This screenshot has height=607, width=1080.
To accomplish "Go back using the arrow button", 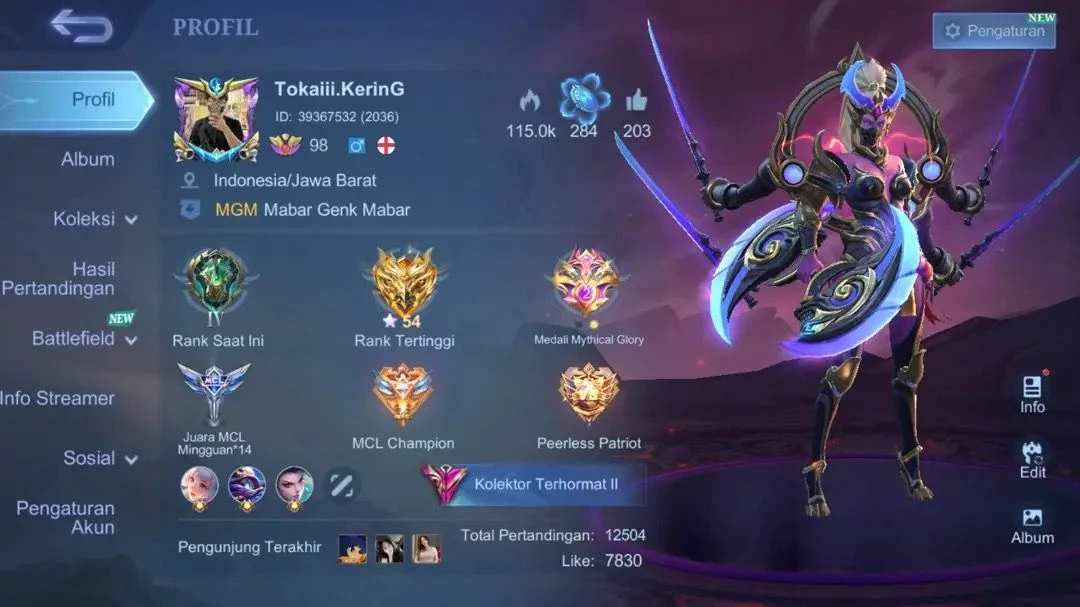I will click(x=82, y=26).
